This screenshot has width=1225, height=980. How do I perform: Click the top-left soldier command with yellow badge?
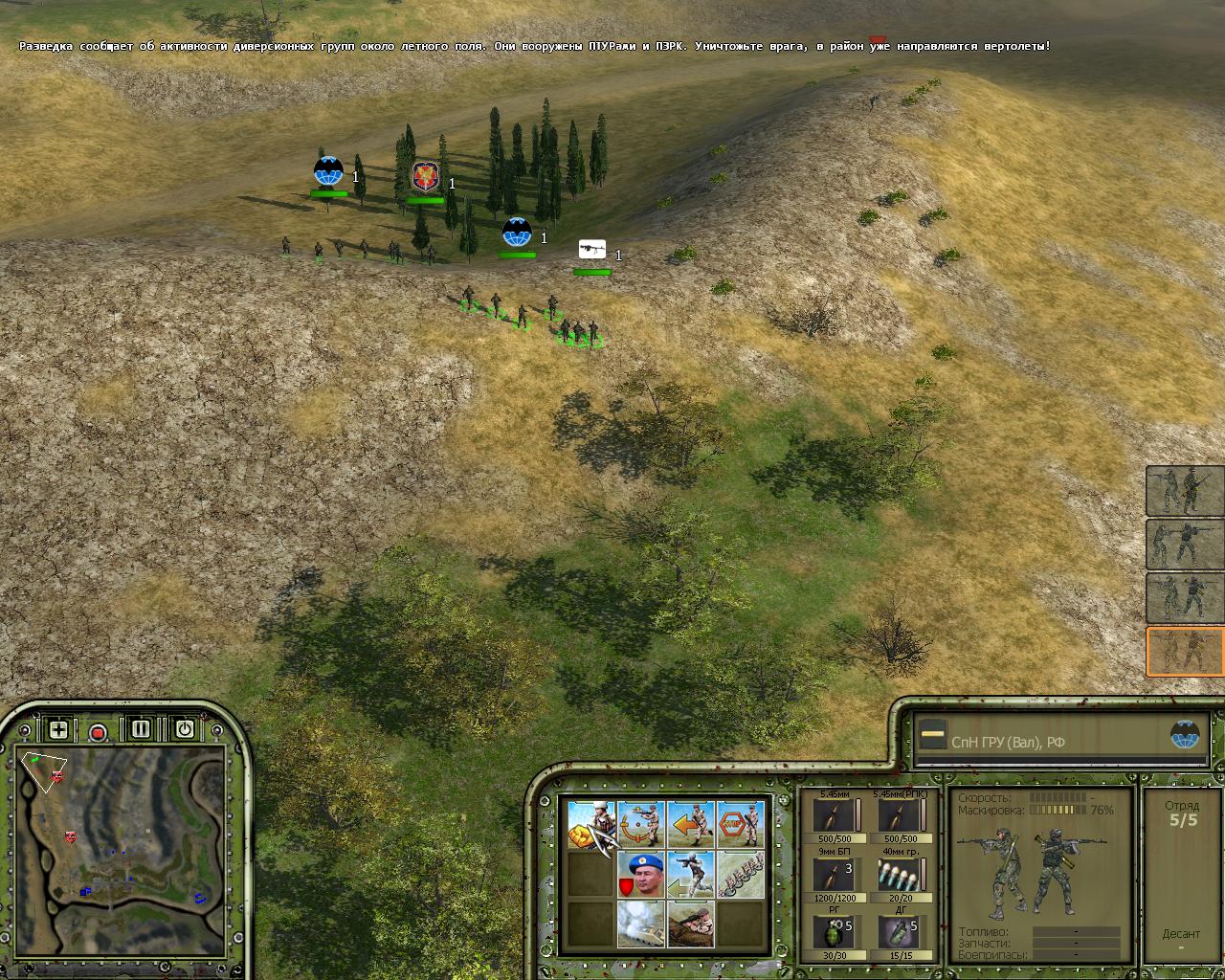590,824
